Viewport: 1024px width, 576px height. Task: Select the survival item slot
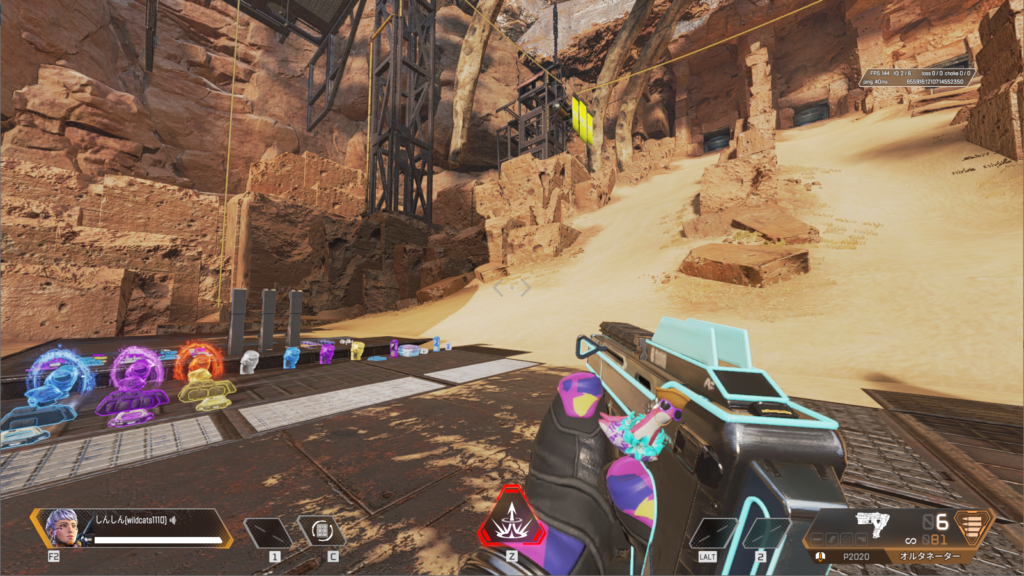point(321,531)
